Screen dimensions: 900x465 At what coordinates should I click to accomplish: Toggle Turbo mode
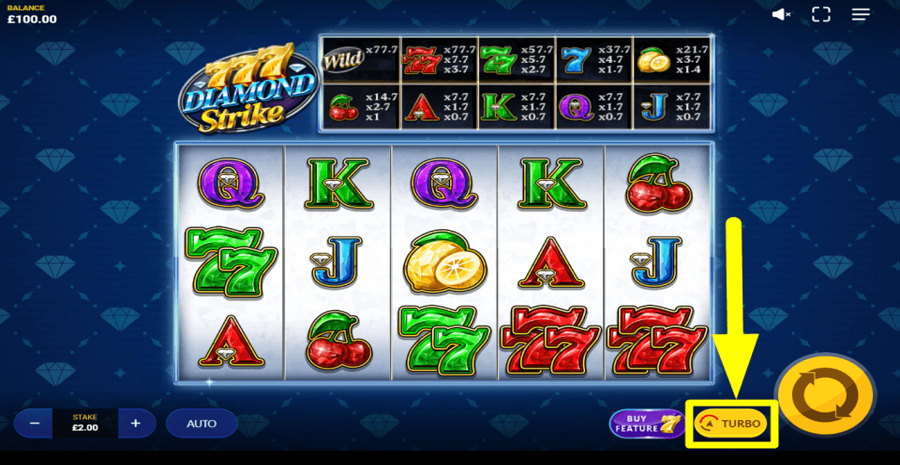click(x=732, y=424)
